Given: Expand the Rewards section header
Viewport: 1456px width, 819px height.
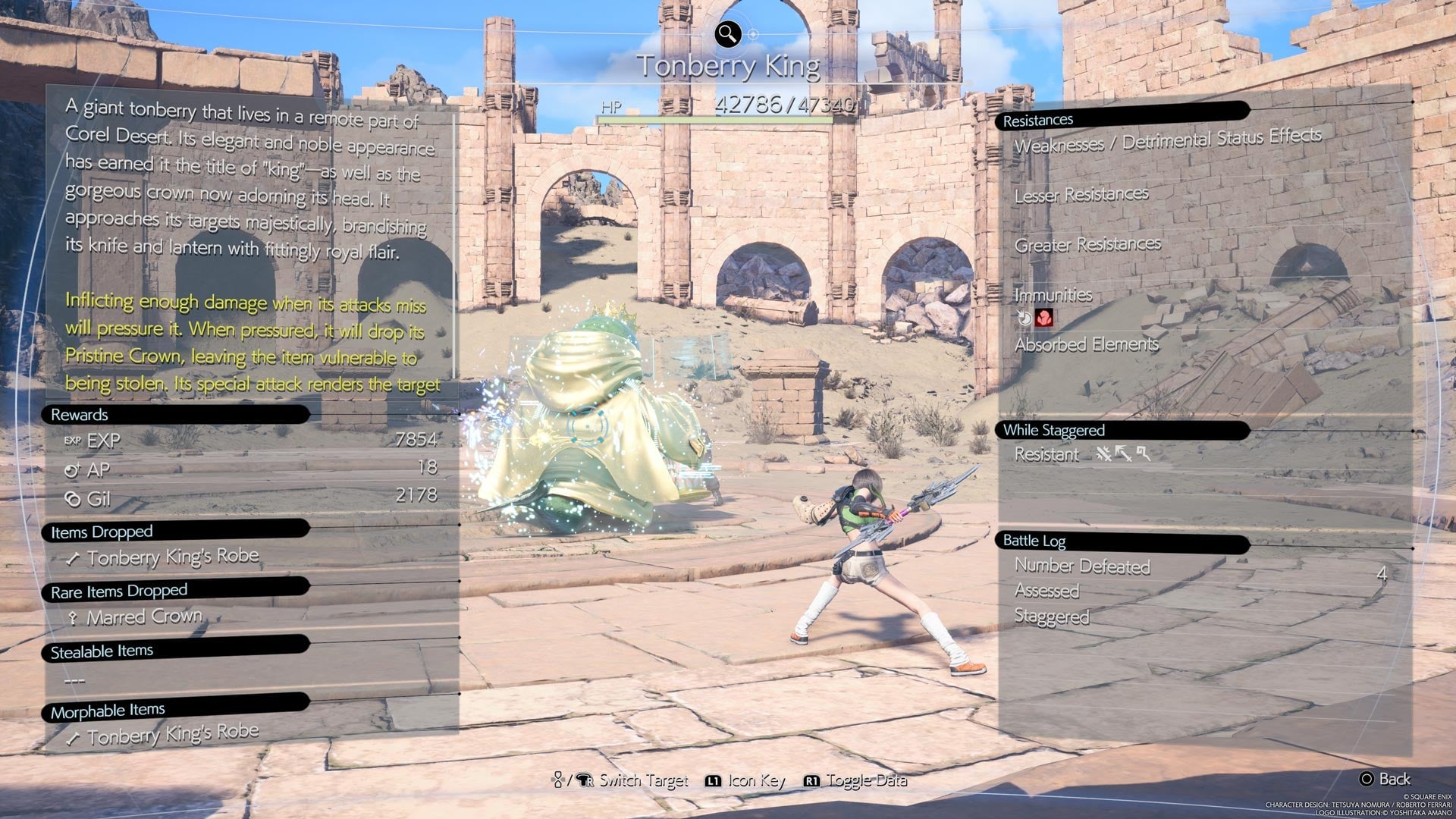Looking at the screenshot, I should 77,414.
